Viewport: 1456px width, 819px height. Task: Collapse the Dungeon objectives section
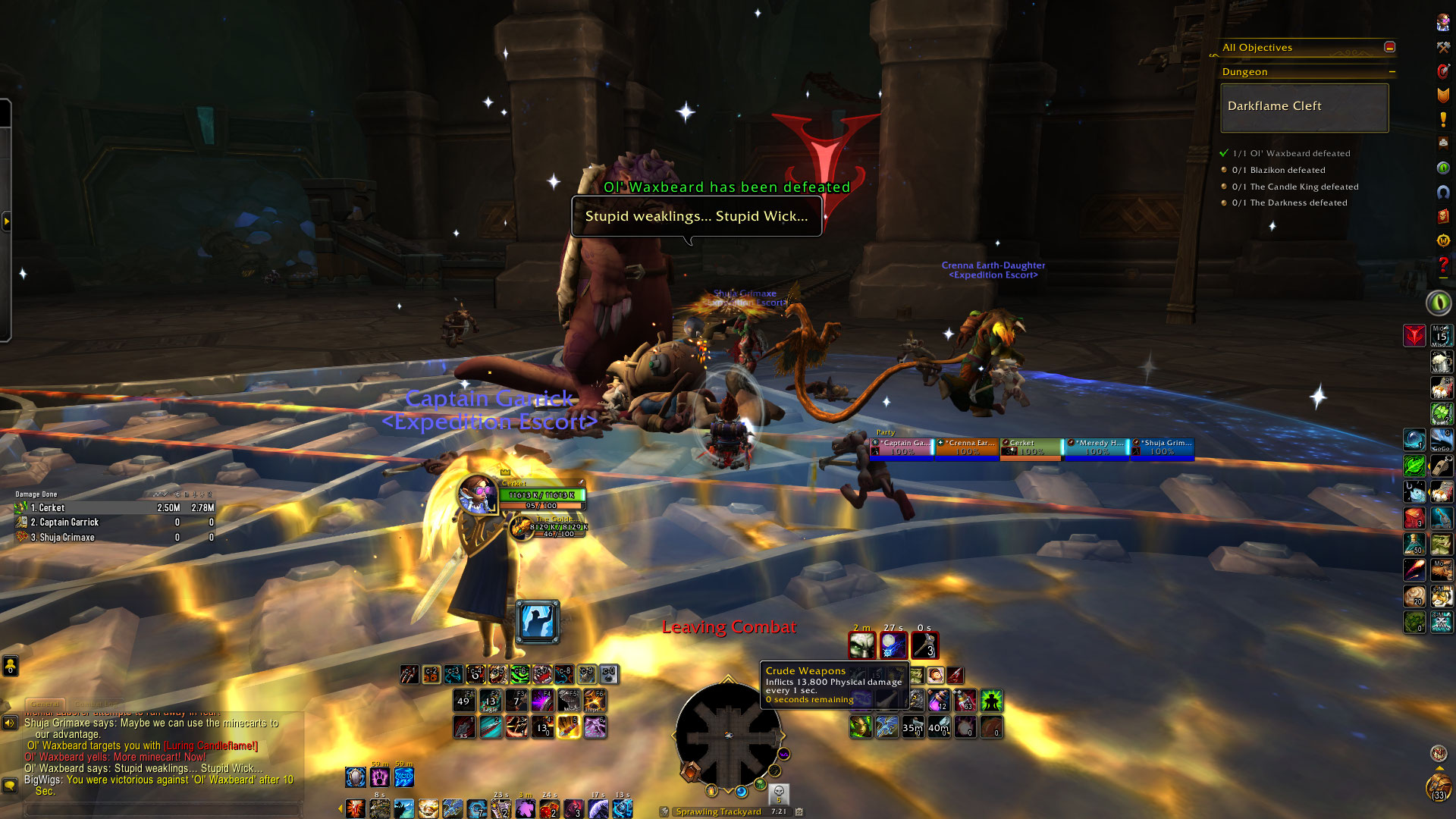pyautogui.click(x=1392, y=72)
